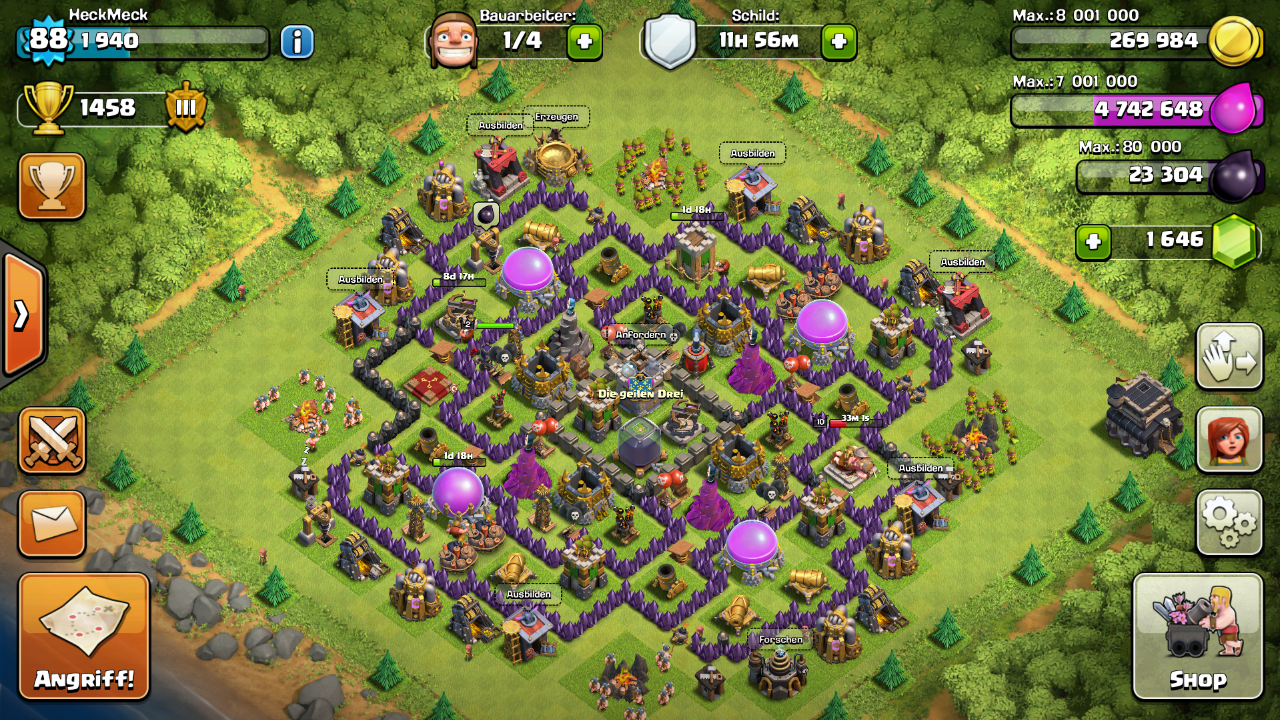
Task: Tap the bronze league III badge
Action: (185, 107)
